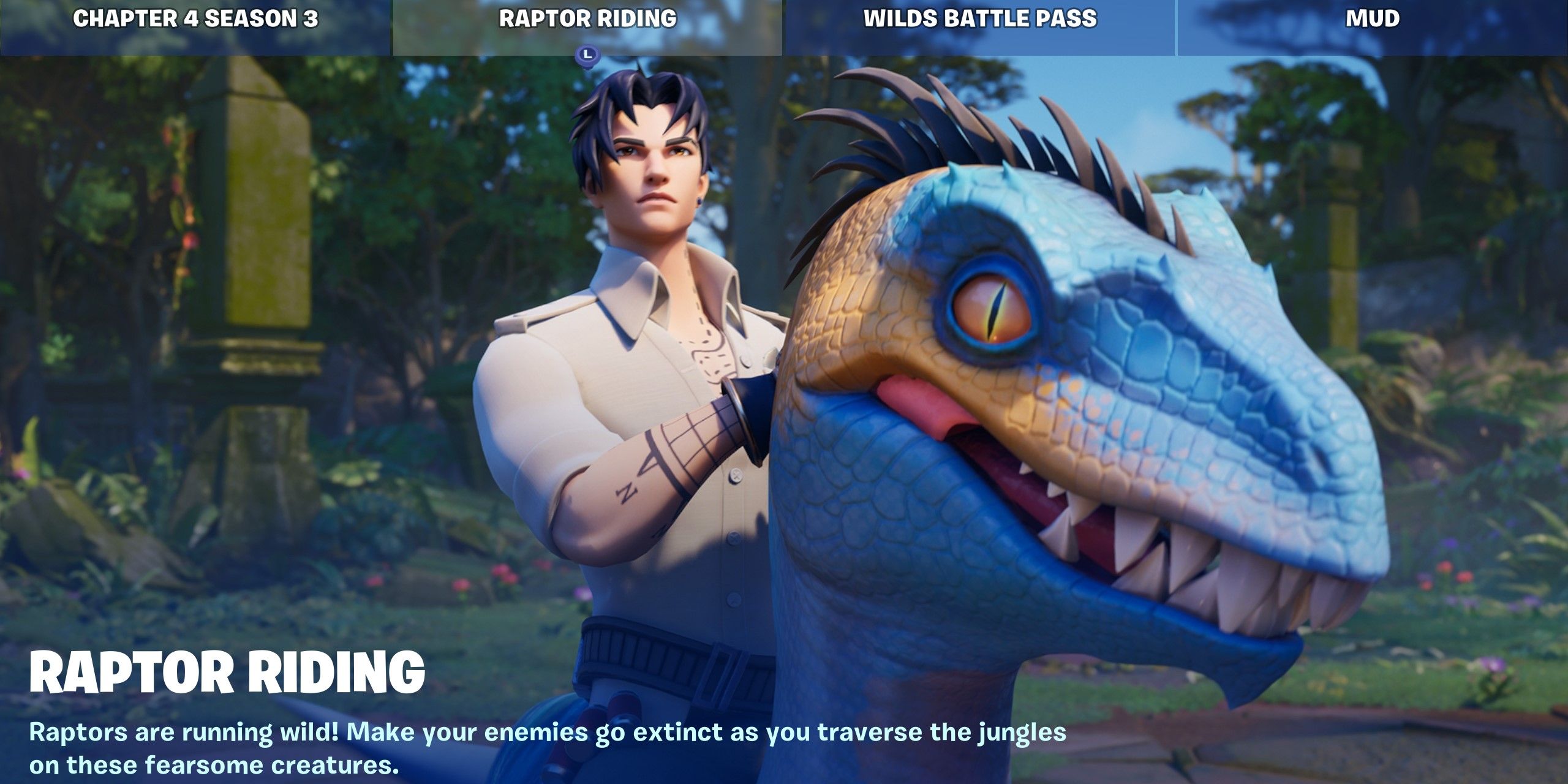View the Mud tab
This screenshot has height=784, width=1568.
1372,19
